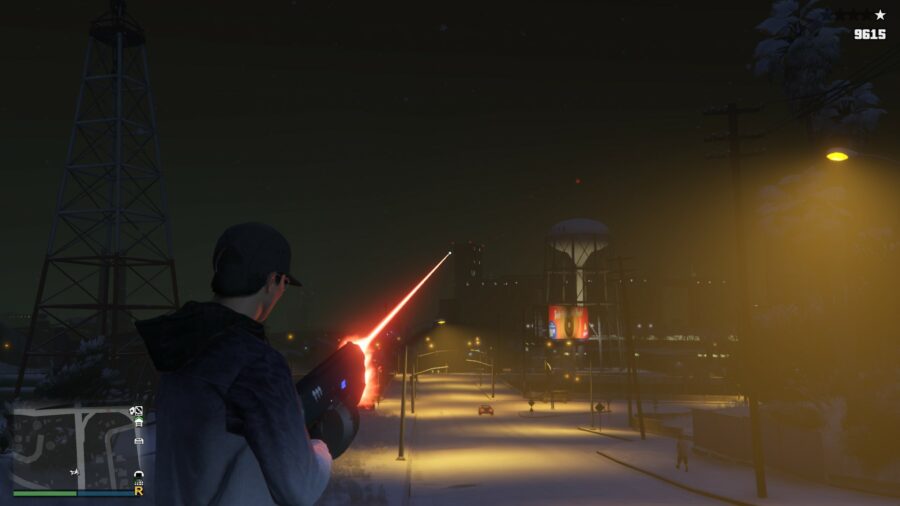
Task: Select the player arrow on the minimap
Action: point(76,471)
